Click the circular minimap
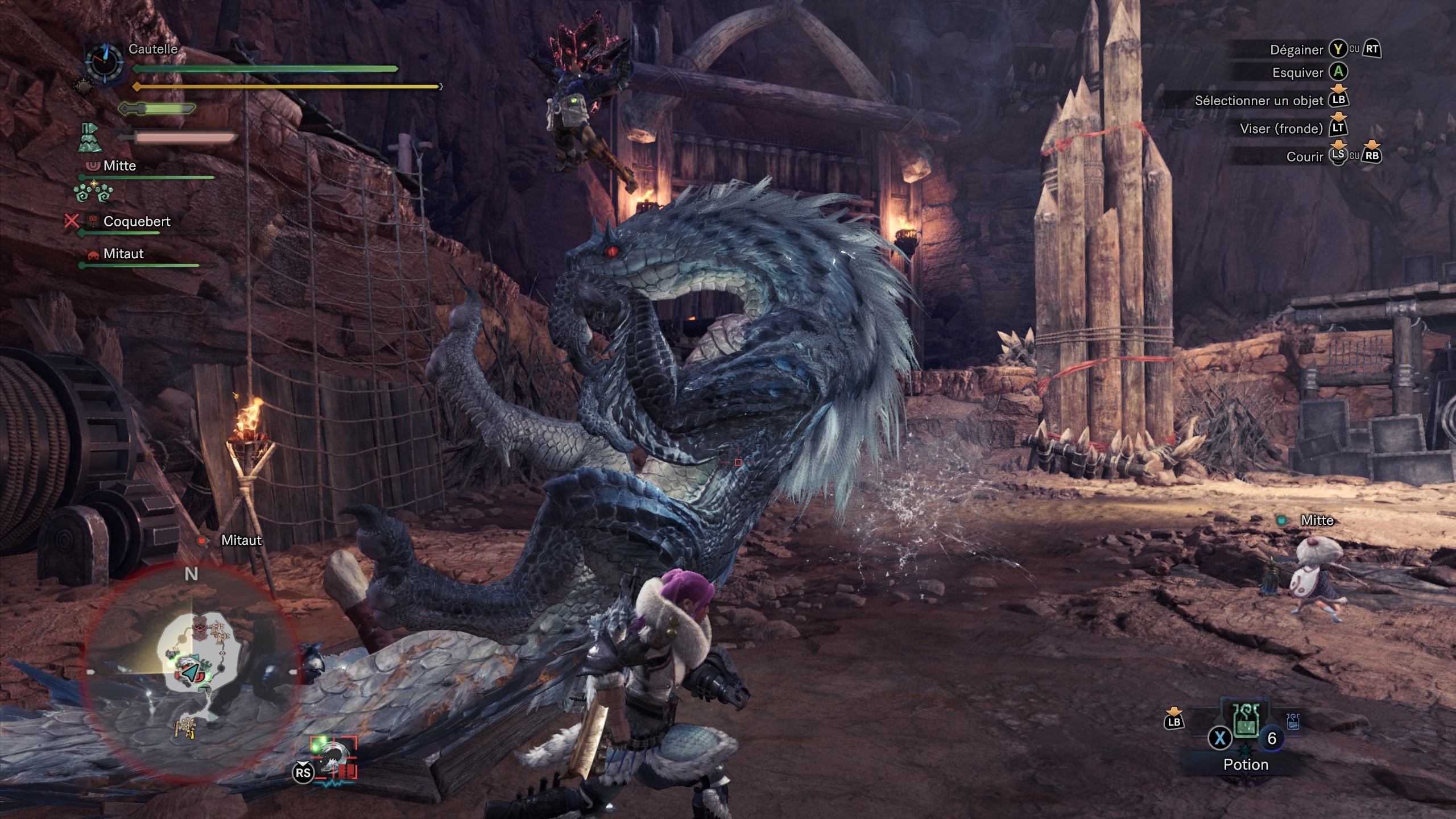Screen dimensions: 1456x819 tap(191, 672)
